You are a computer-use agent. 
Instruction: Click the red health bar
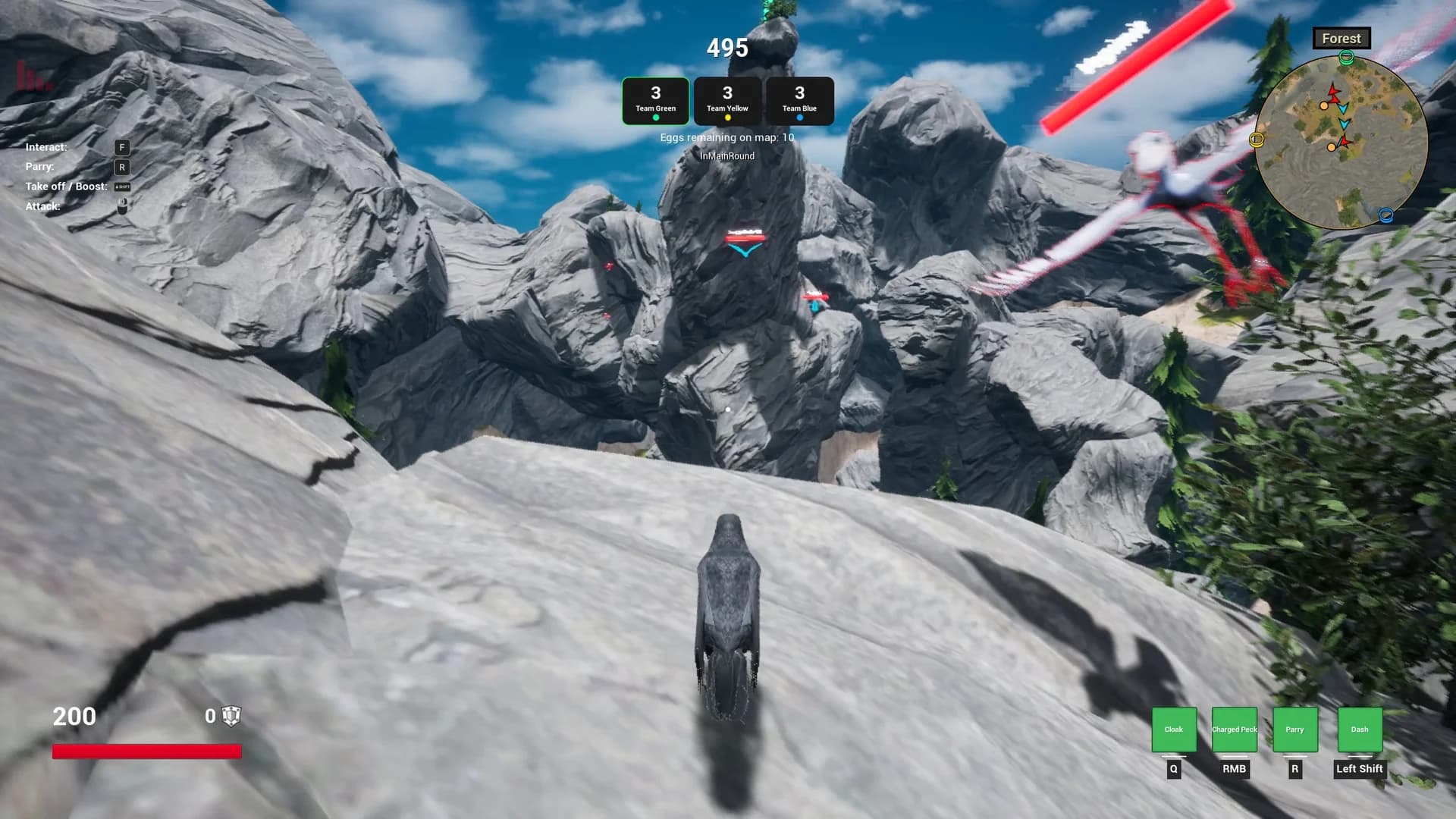(x=146, y=752)
